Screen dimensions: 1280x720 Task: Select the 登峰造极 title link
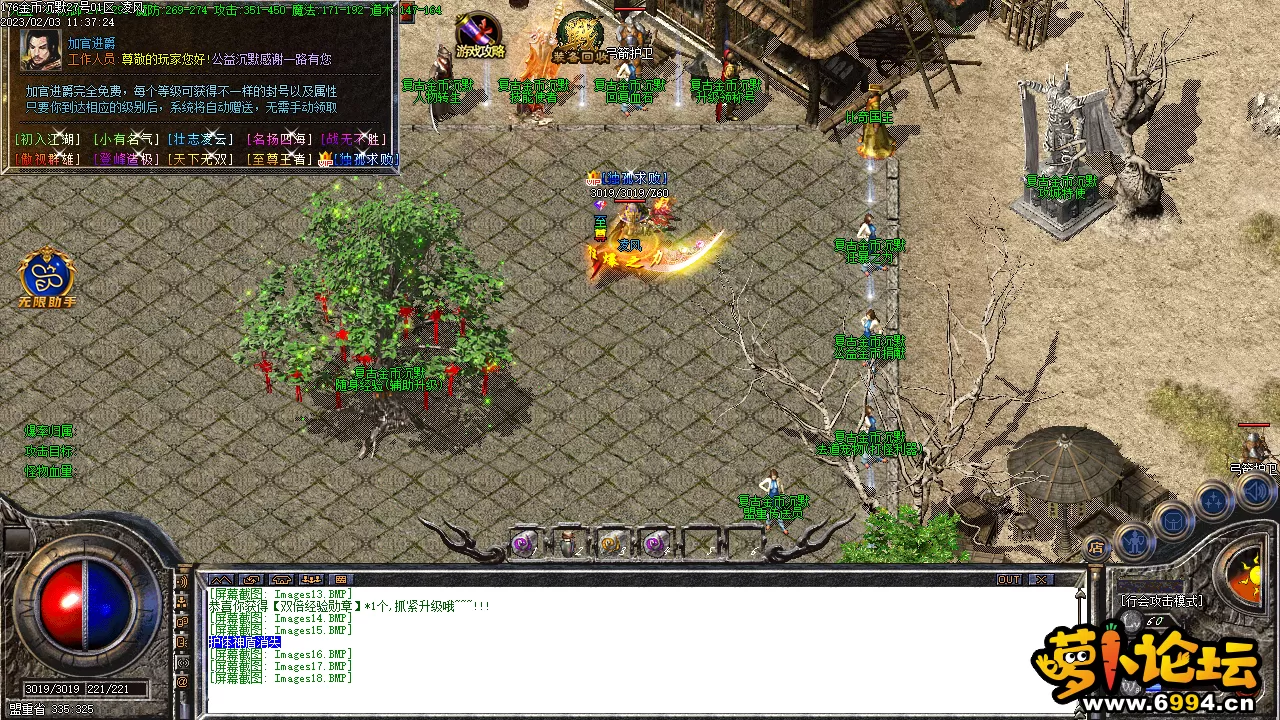[x=124, y=159]
